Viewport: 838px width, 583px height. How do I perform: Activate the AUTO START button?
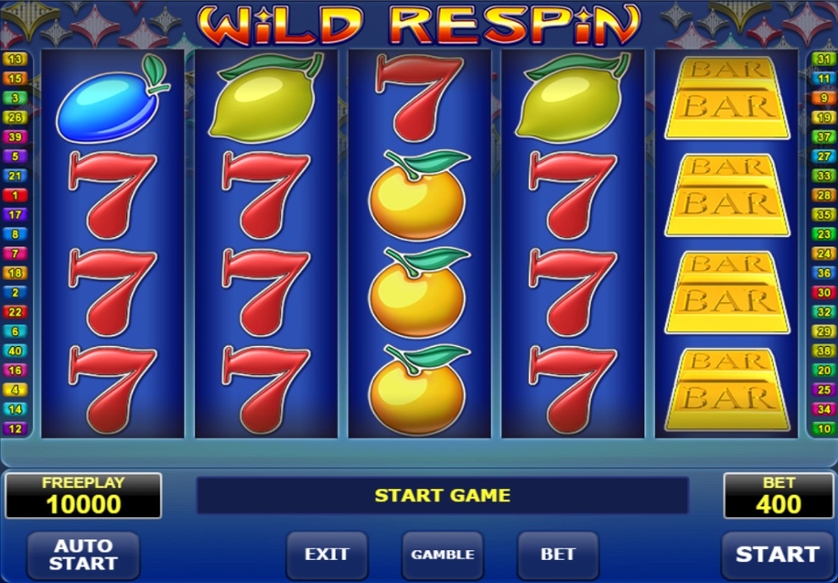pos(83,554)
